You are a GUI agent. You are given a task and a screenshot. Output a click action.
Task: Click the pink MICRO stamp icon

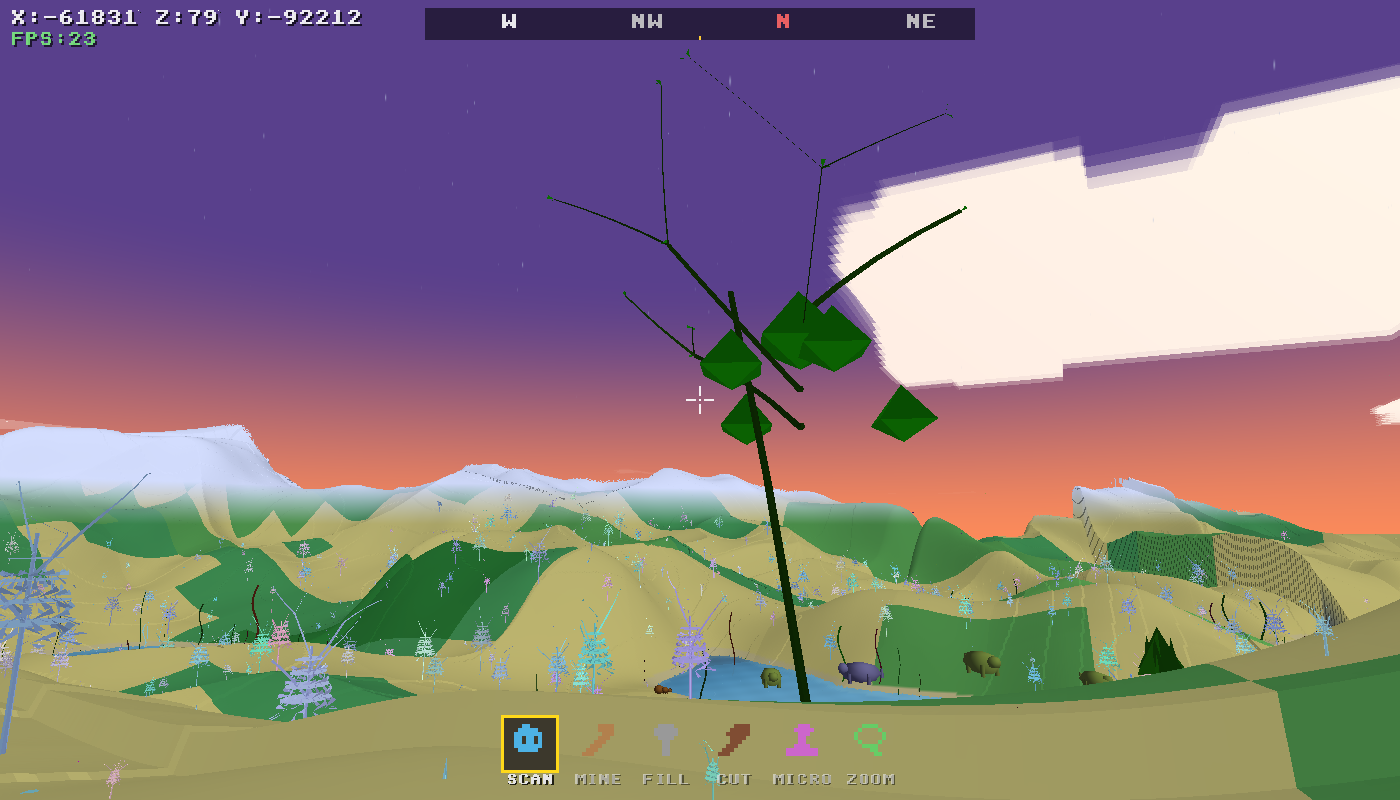800,740
